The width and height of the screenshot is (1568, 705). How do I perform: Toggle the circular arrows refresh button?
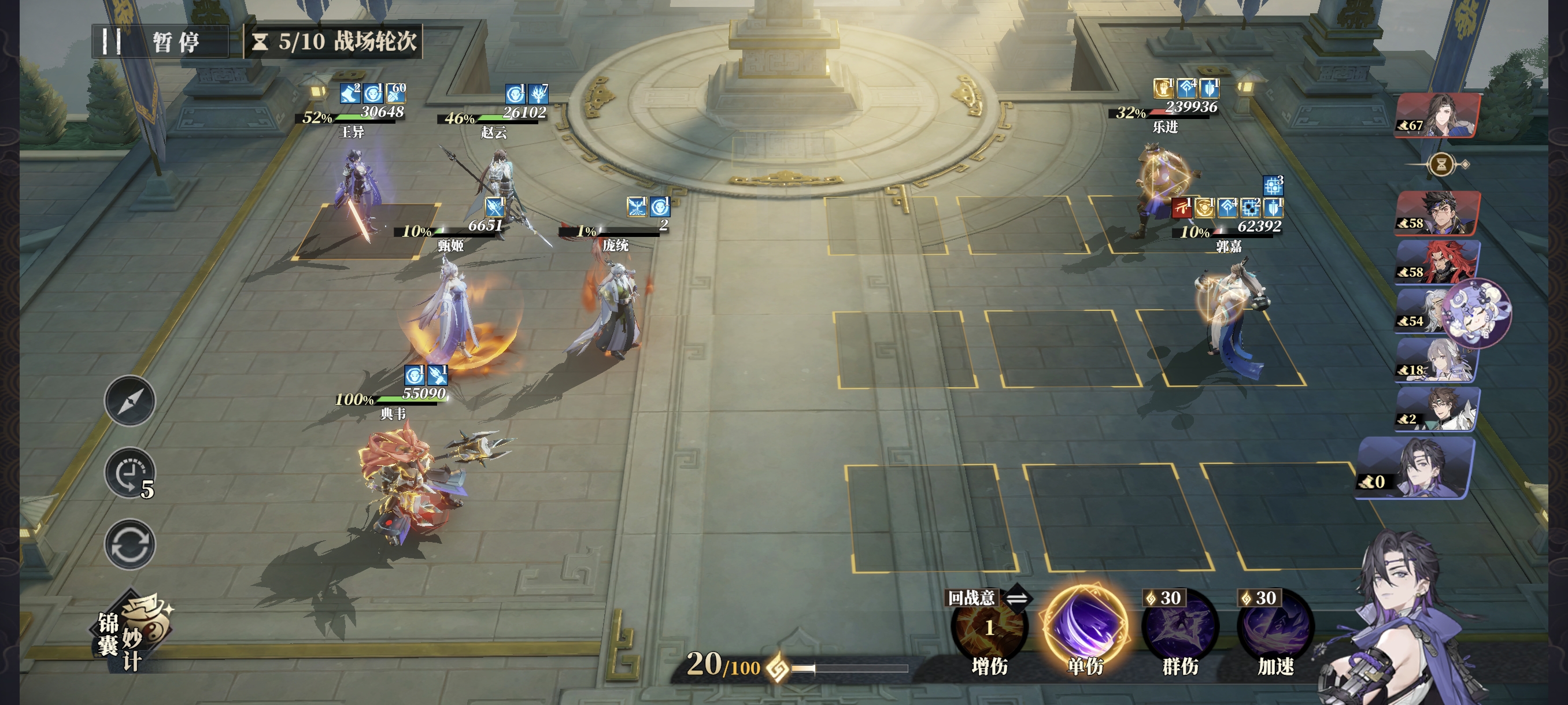pyautogui.click(x=130, y=544)
